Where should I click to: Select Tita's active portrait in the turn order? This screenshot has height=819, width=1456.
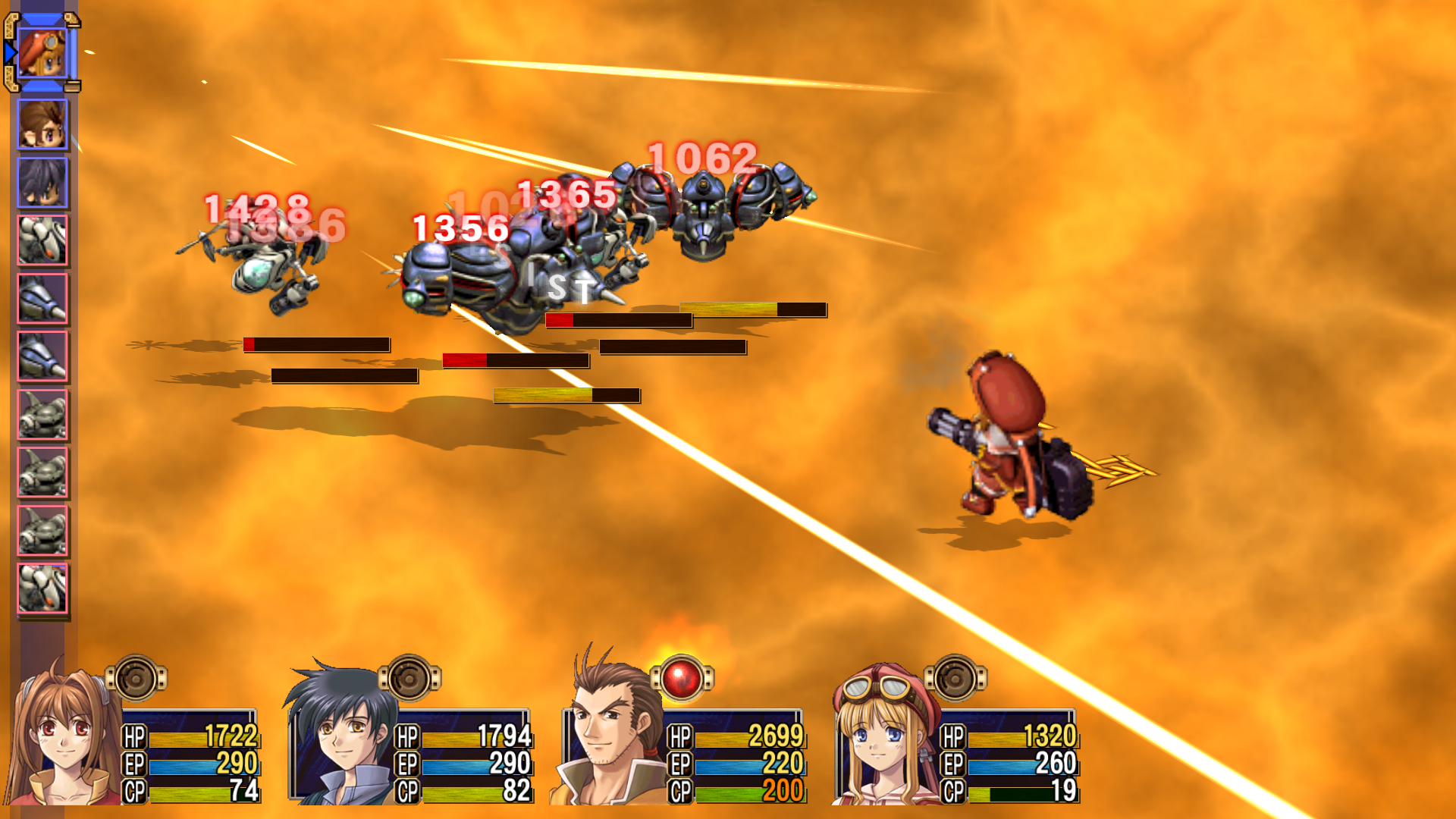coord(42,53)
